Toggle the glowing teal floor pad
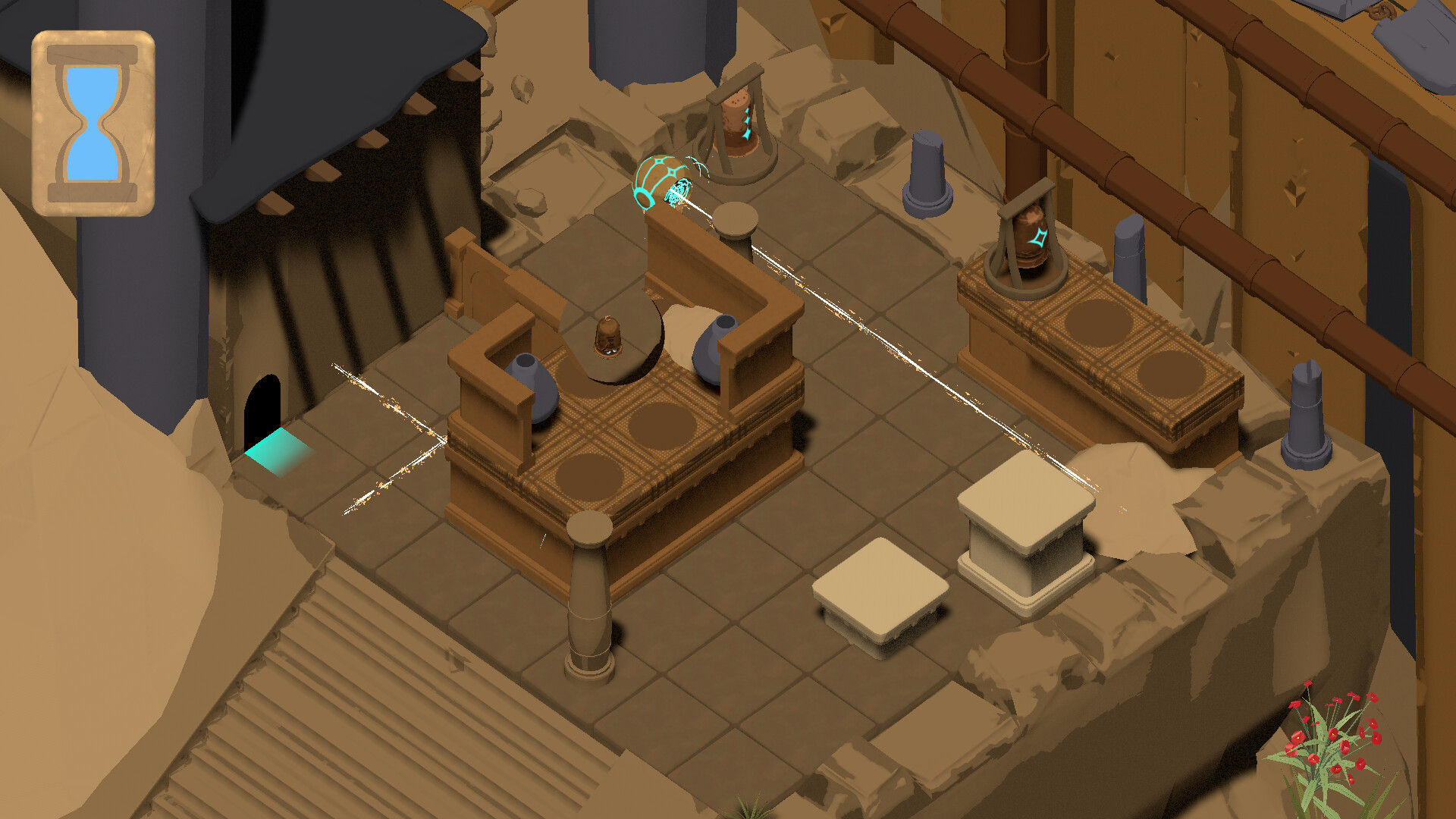The height and width of the screenshot is (819, 1456). pyautogui.click(x=277, y=451)
